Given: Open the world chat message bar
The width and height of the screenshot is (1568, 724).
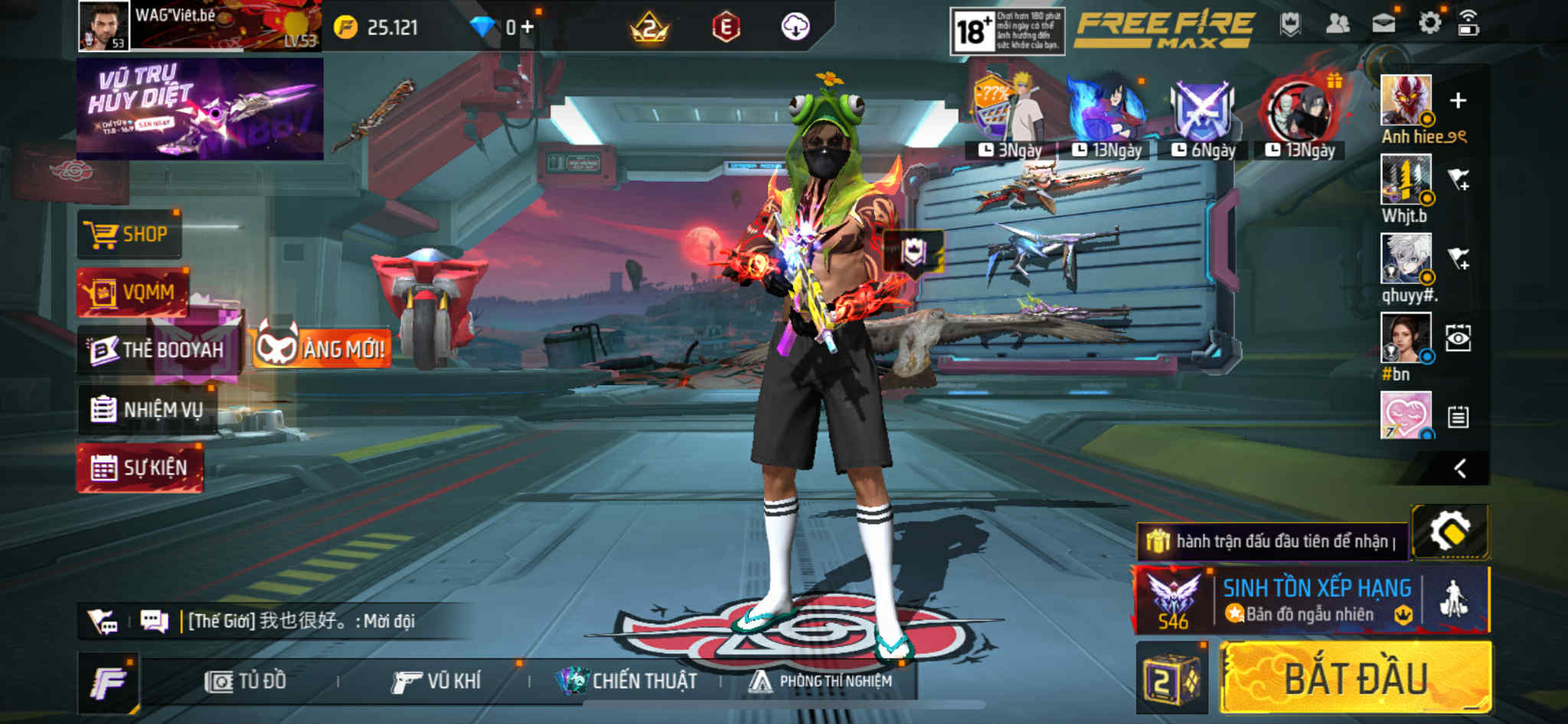Looking at the screenshot, I should coord(299,621).
